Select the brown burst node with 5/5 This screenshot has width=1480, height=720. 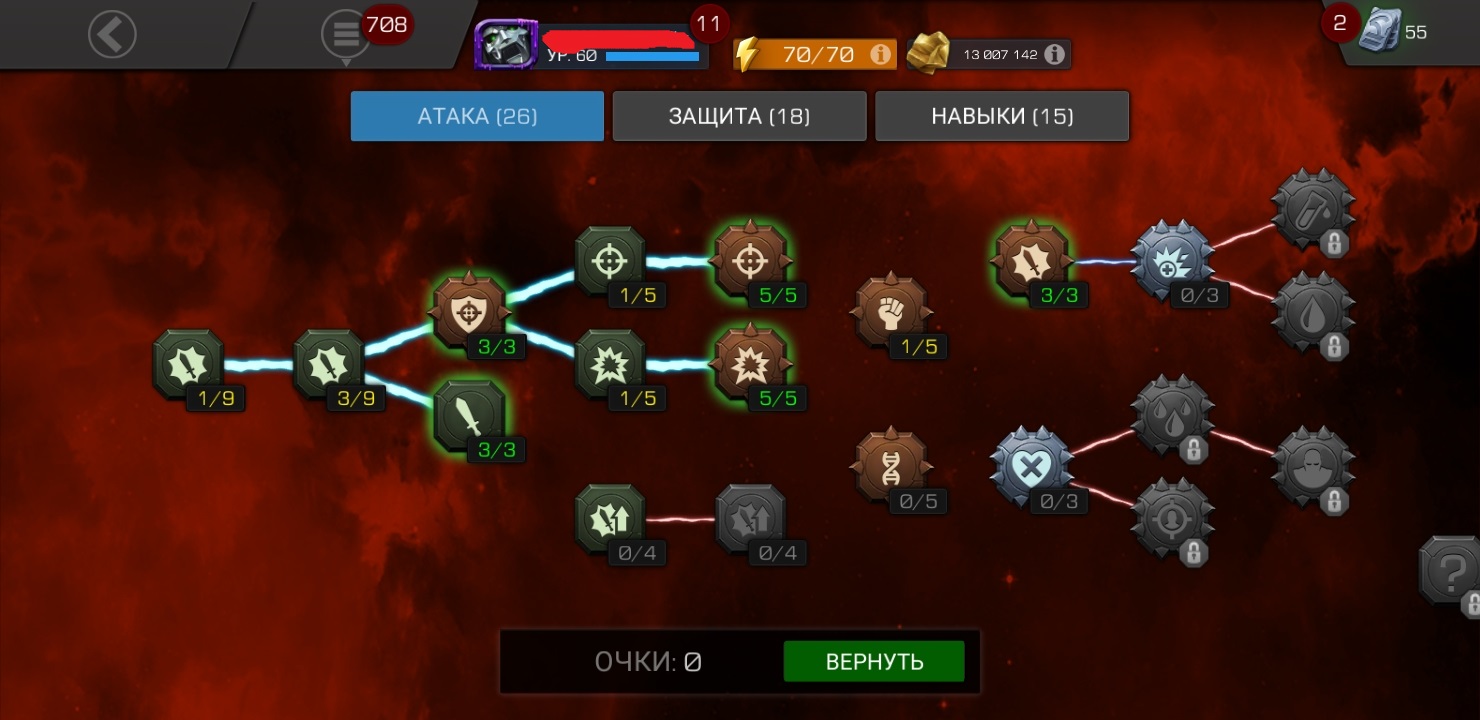pos(750,364)
